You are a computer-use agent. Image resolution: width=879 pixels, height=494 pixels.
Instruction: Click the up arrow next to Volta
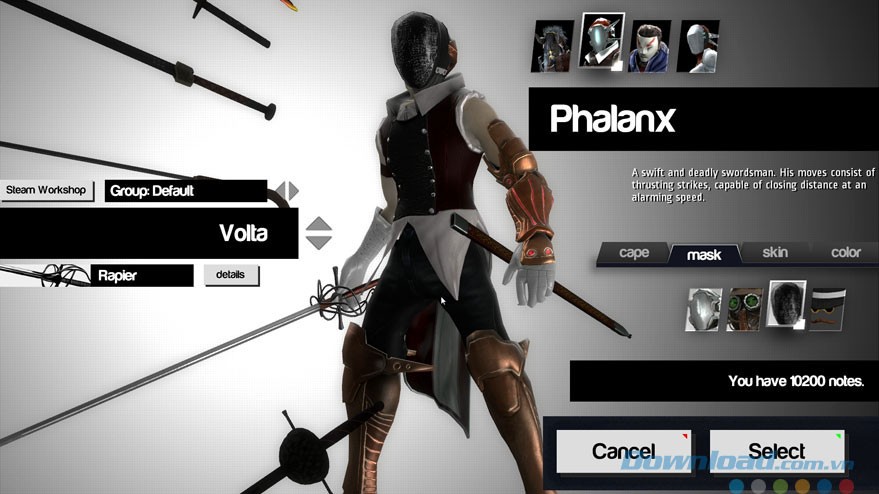[x=318, y=224]
